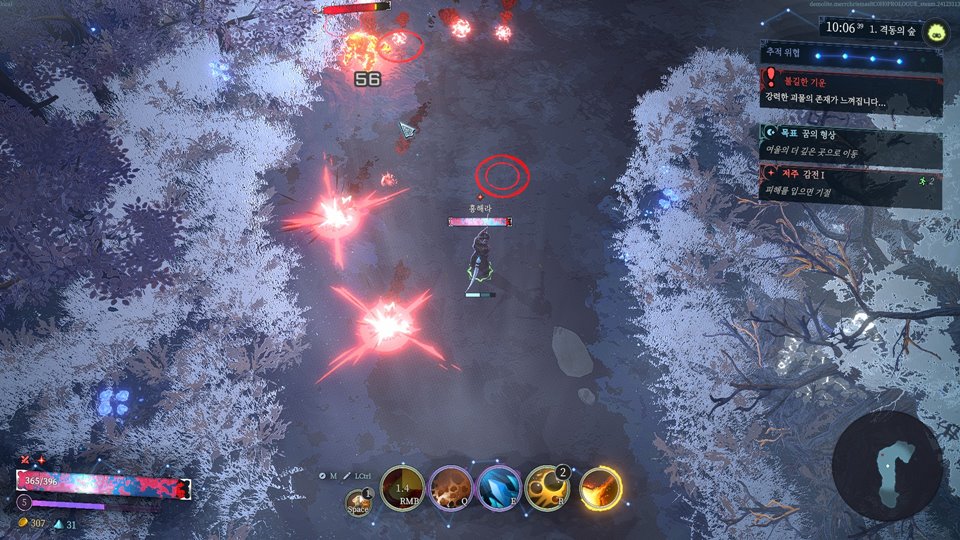
Task: Click the yellow monster face icon
Action: (x=936, y=28)
